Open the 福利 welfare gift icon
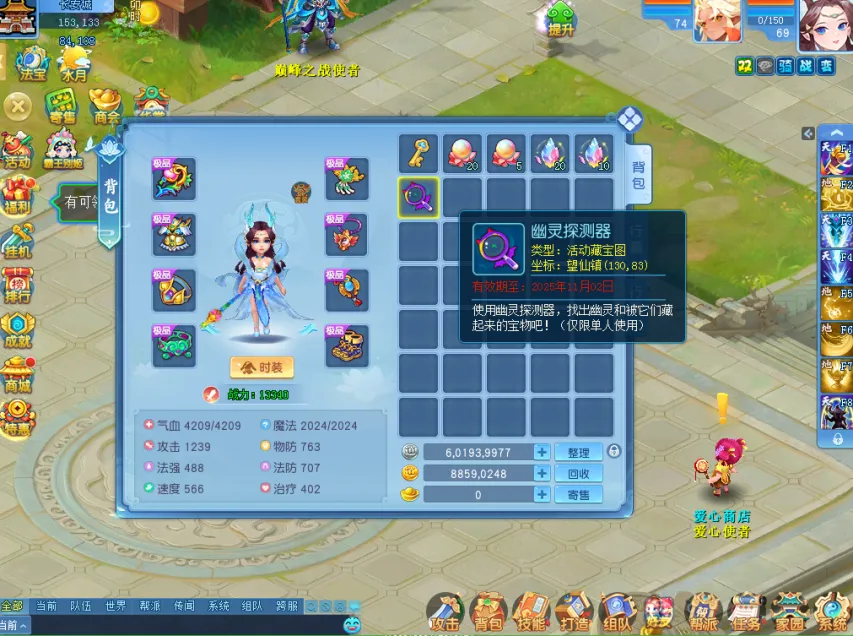Screen dimensions: 853x636 point(17,195)
